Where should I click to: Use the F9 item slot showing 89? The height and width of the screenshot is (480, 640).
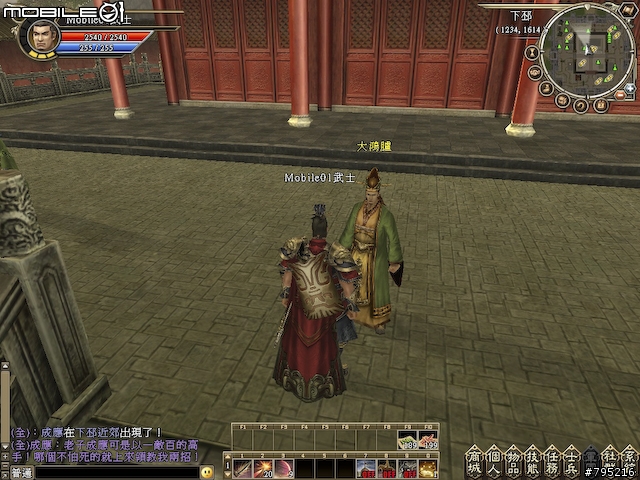[x=407, y=438]
